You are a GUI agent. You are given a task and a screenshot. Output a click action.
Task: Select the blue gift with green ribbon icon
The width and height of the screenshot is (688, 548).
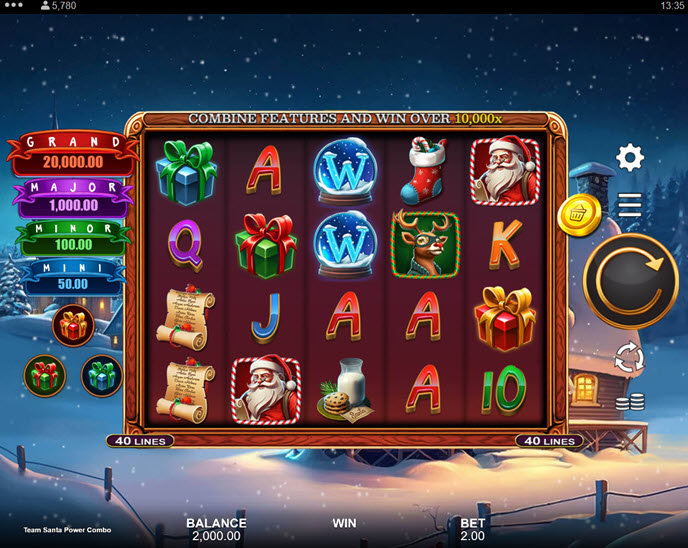click(102, 375)
